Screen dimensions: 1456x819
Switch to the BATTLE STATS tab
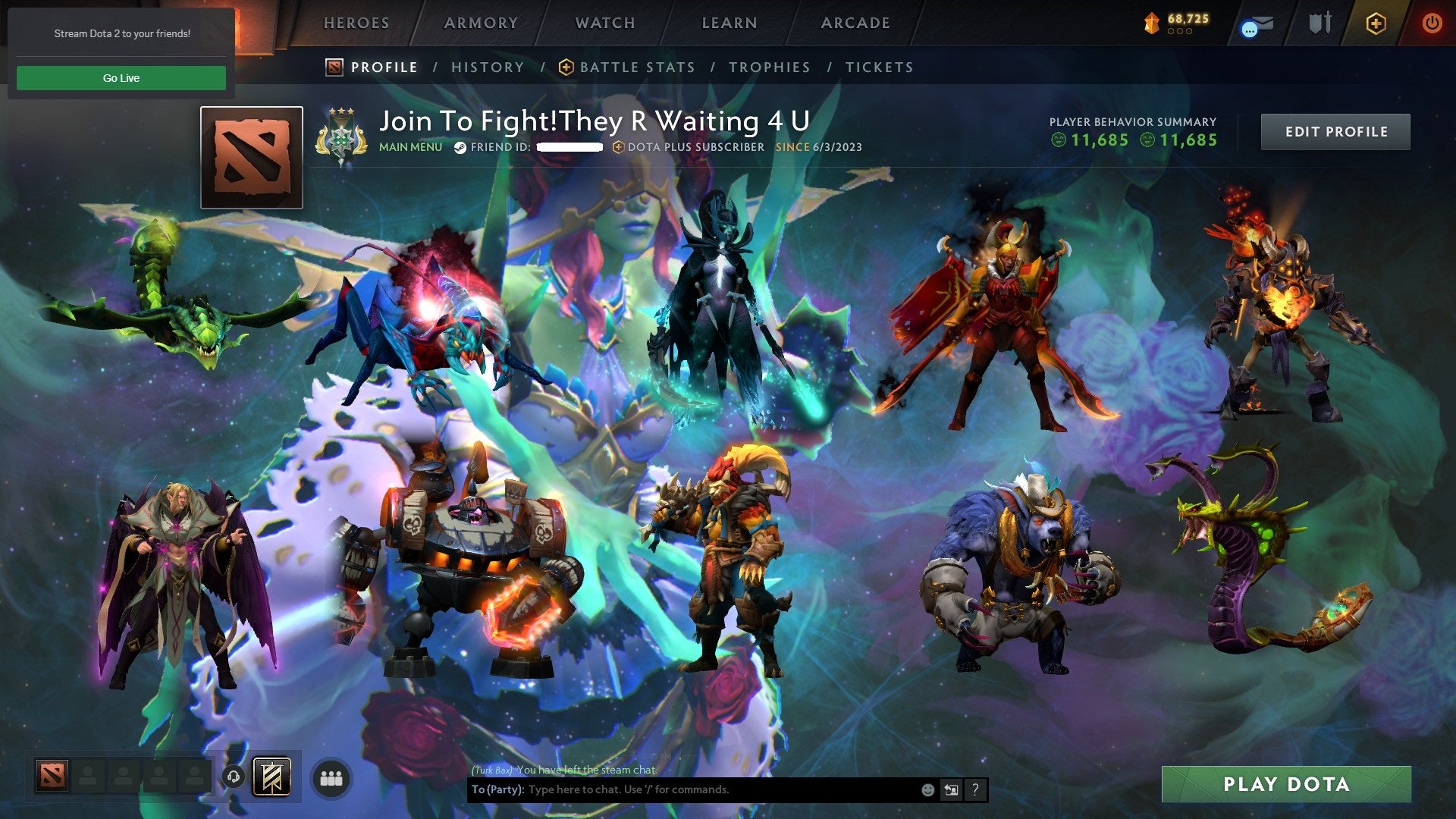[x=635, y=67]
